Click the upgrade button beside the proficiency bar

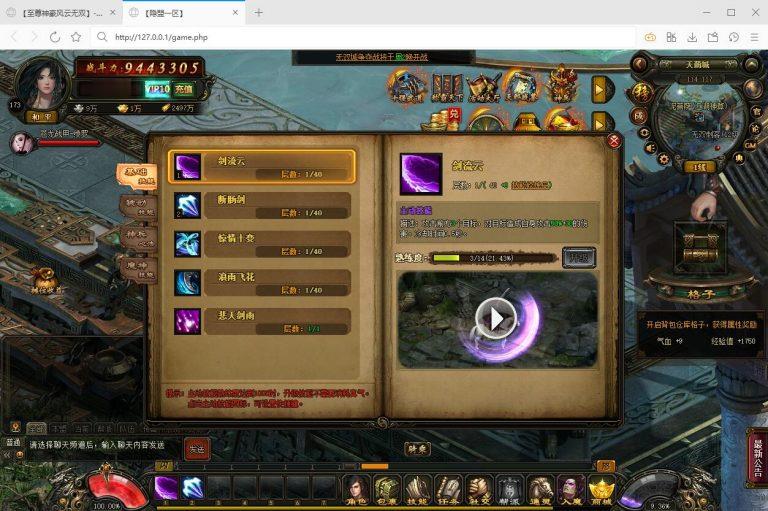tap(578, 257)
